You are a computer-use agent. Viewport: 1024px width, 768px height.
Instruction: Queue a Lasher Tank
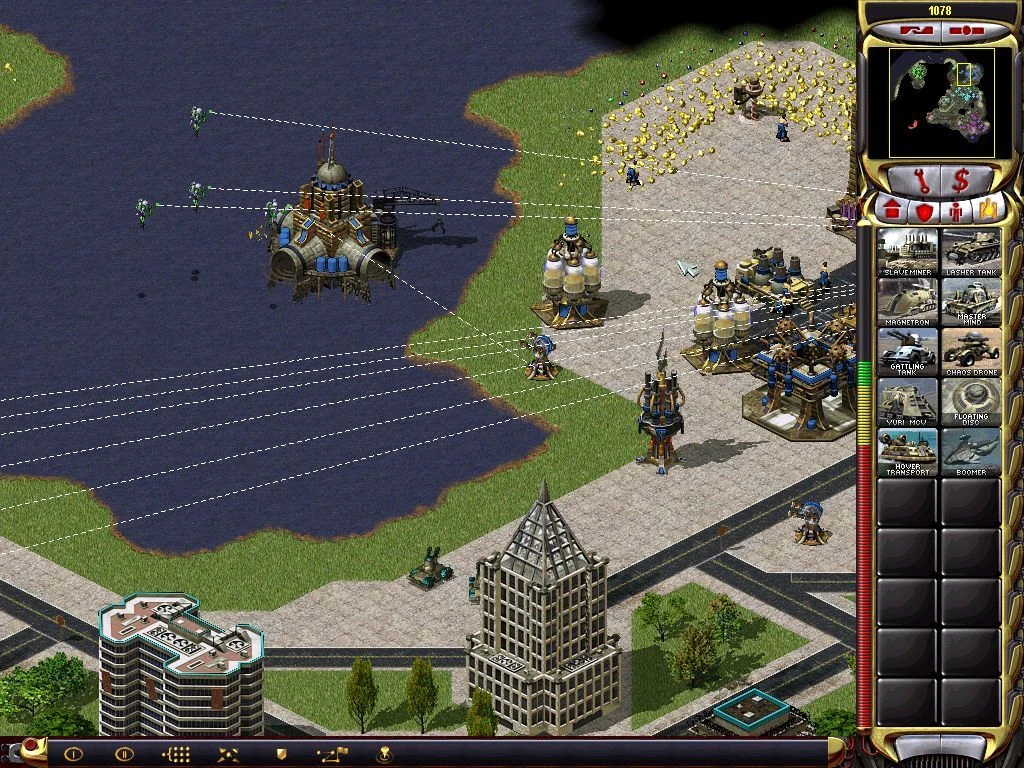point(970,253)
